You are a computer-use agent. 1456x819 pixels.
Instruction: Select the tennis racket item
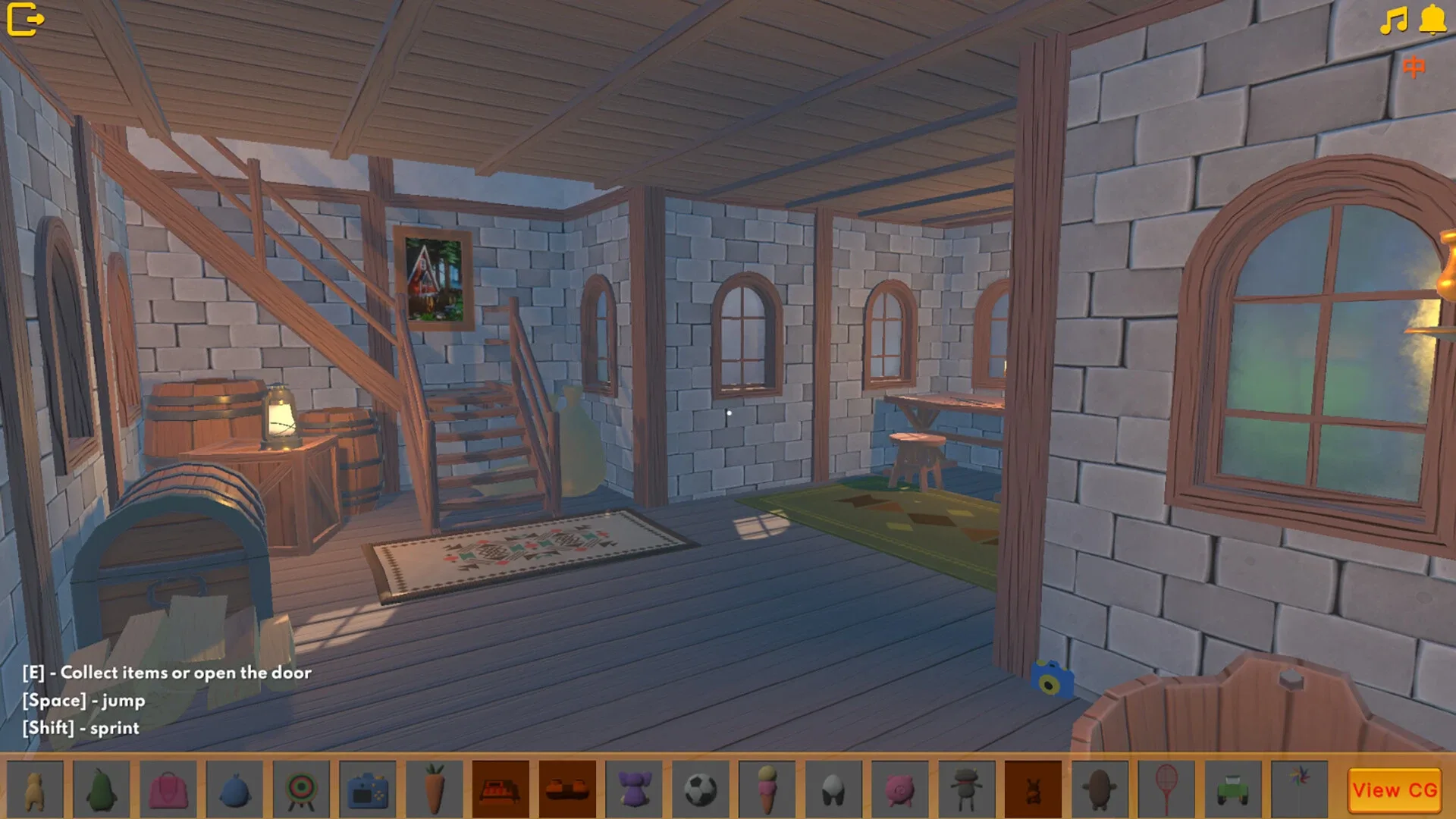(1169, 789)
